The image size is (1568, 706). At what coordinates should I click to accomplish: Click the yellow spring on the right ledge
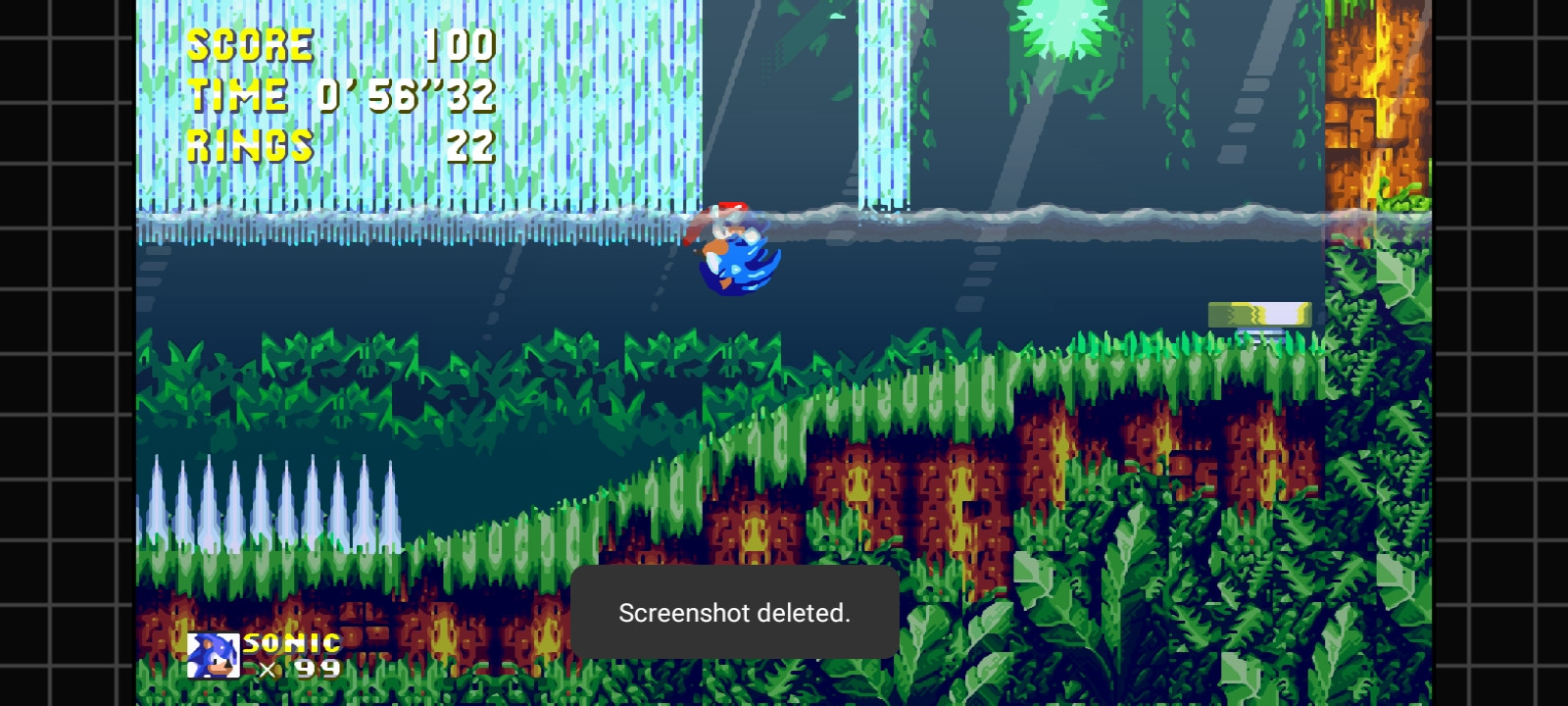coord(1260,313)
